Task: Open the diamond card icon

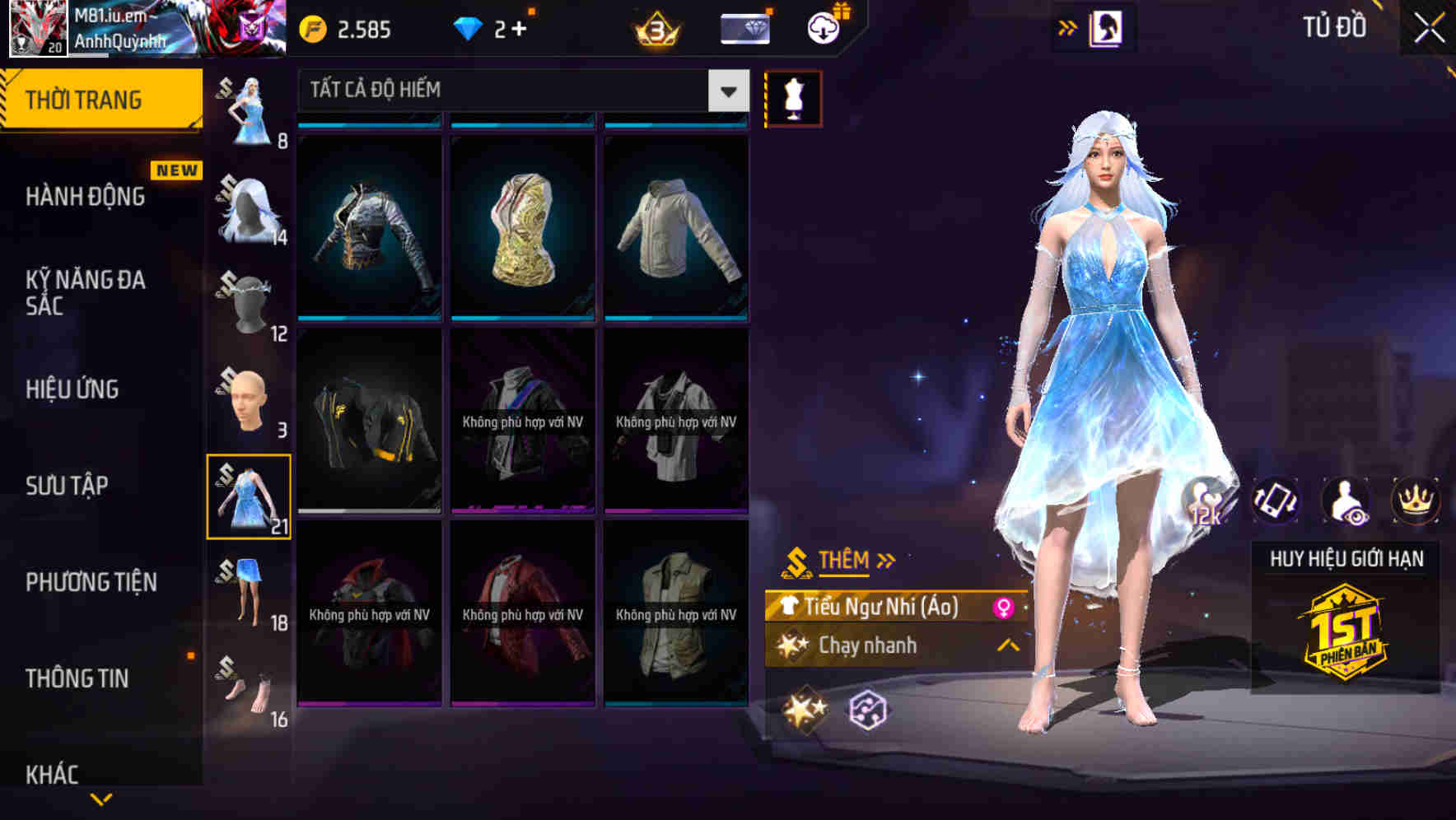Action: click(744, 27)
